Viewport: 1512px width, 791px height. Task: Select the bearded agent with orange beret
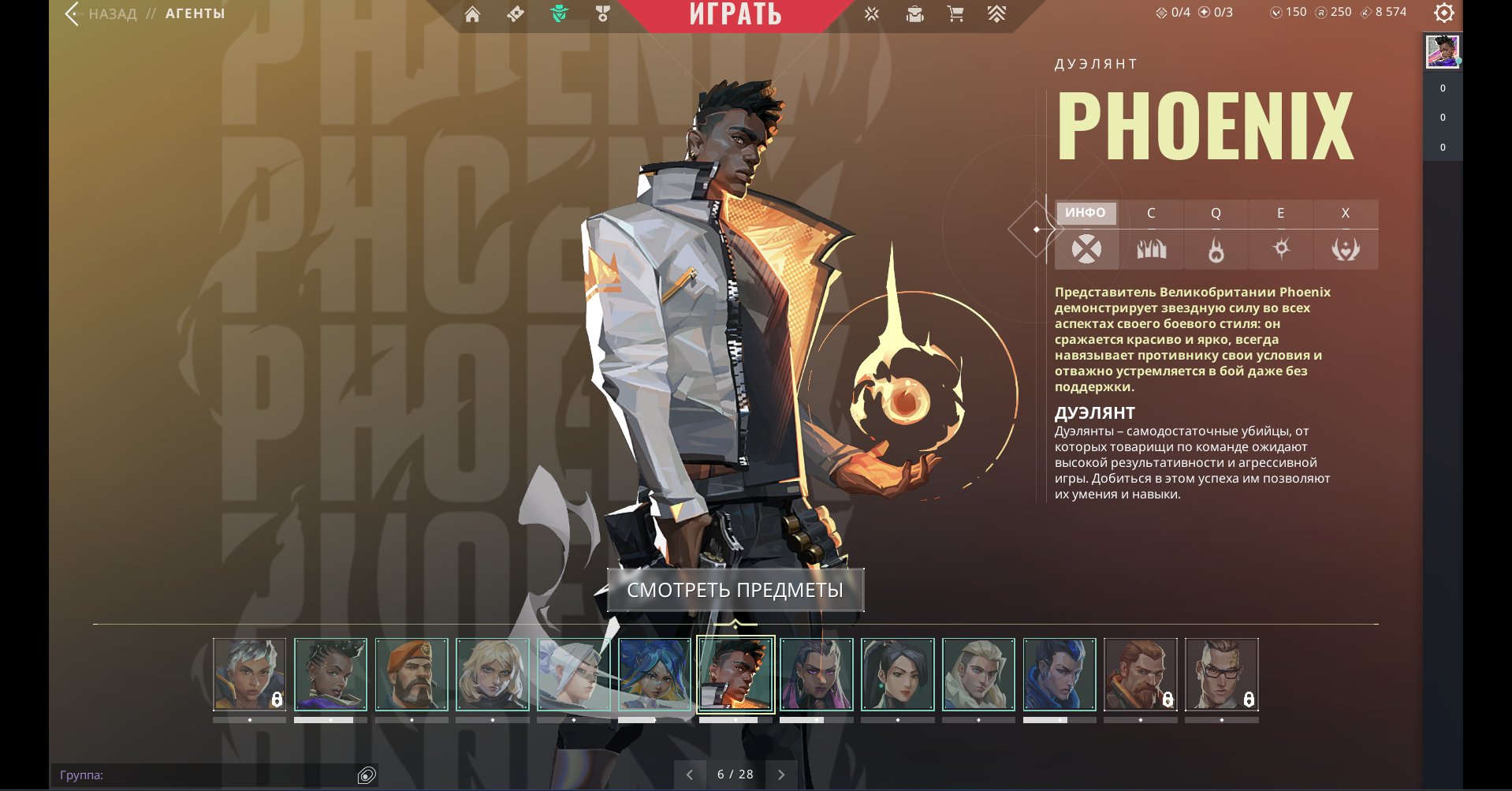pyautogui.click(x=412, y=674)
